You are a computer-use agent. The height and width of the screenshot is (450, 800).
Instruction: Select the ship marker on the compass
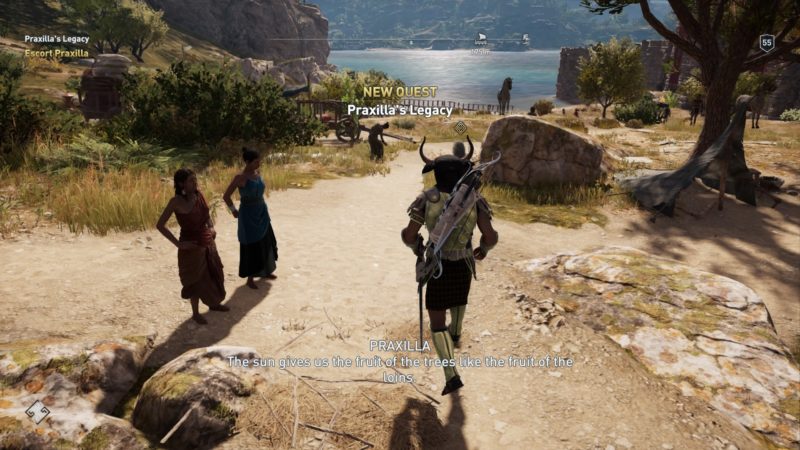(x=480, y=39)
